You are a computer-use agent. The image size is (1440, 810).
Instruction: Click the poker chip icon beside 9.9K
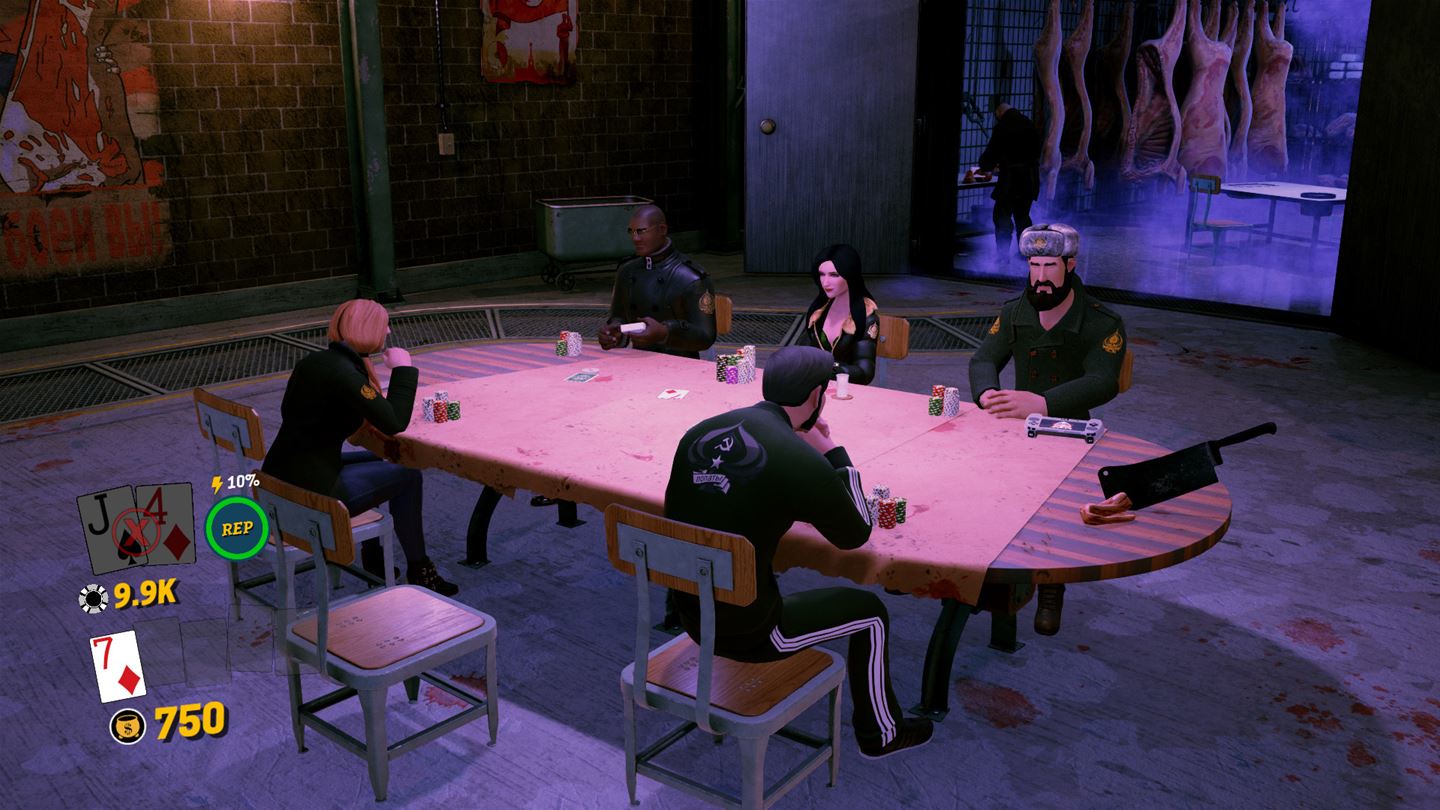(91, 596)
